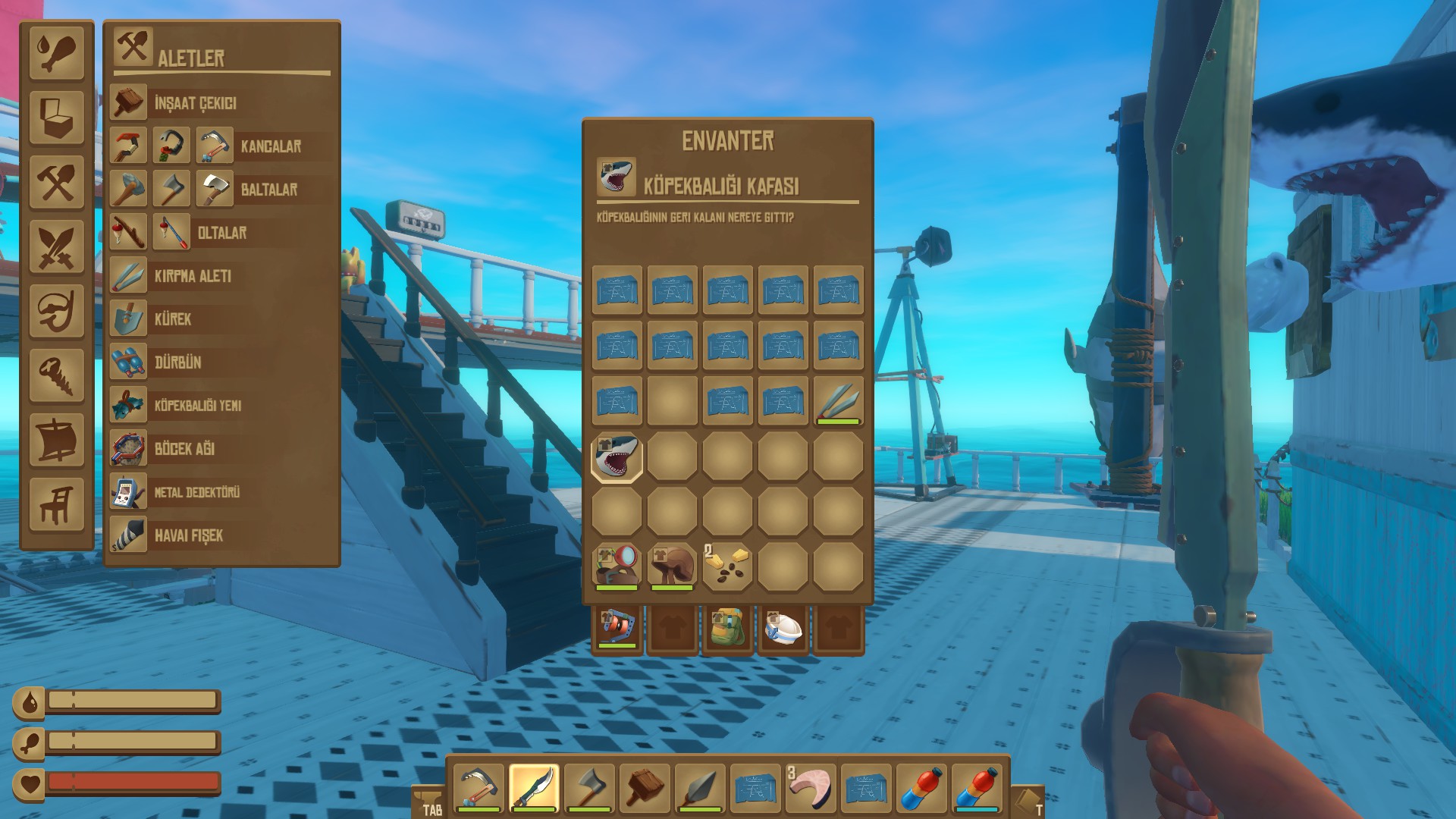The height and width of the screenshot is (819, 1456).
Task: Pick the Köpekbalığı Yemi recipe
Action: click(x=197, y=406)
